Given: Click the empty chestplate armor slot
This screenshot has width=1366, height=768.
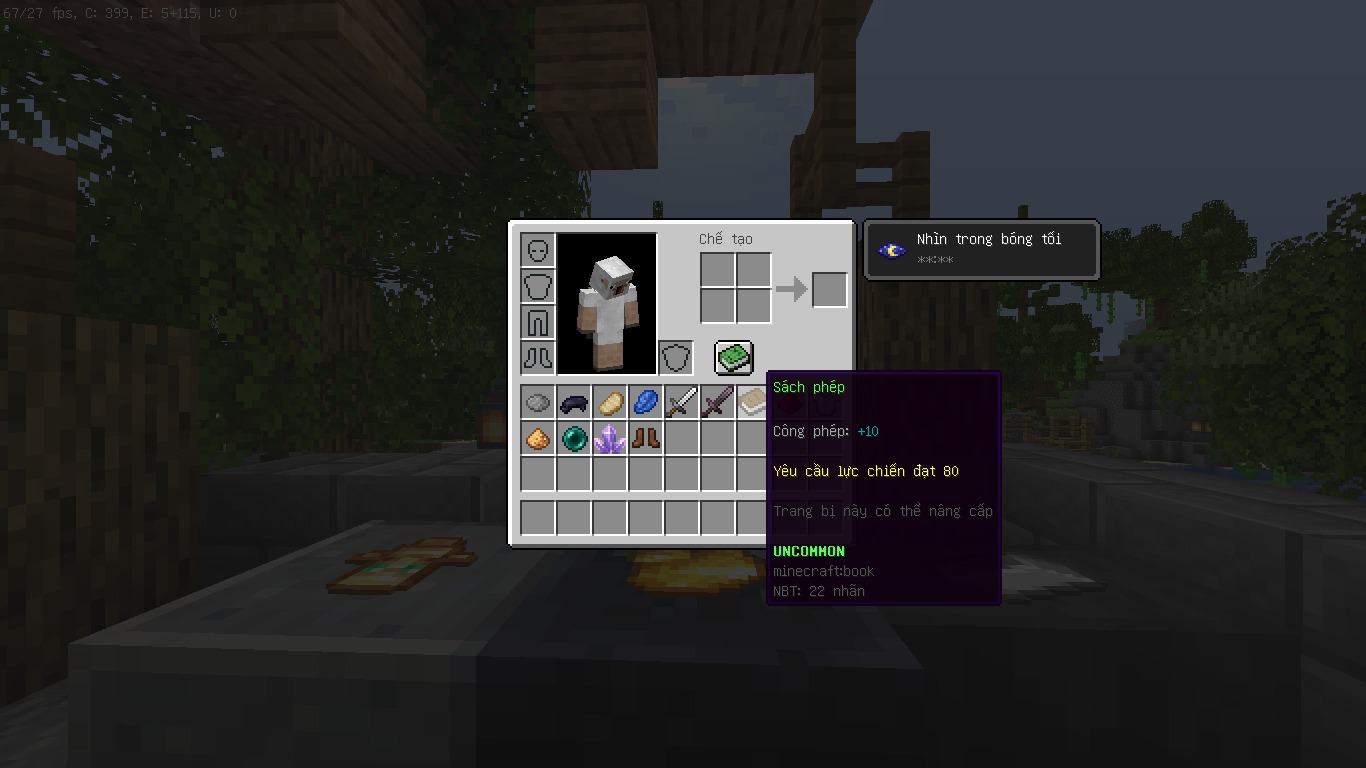Looking at the screenshot, I should [538, 286].
